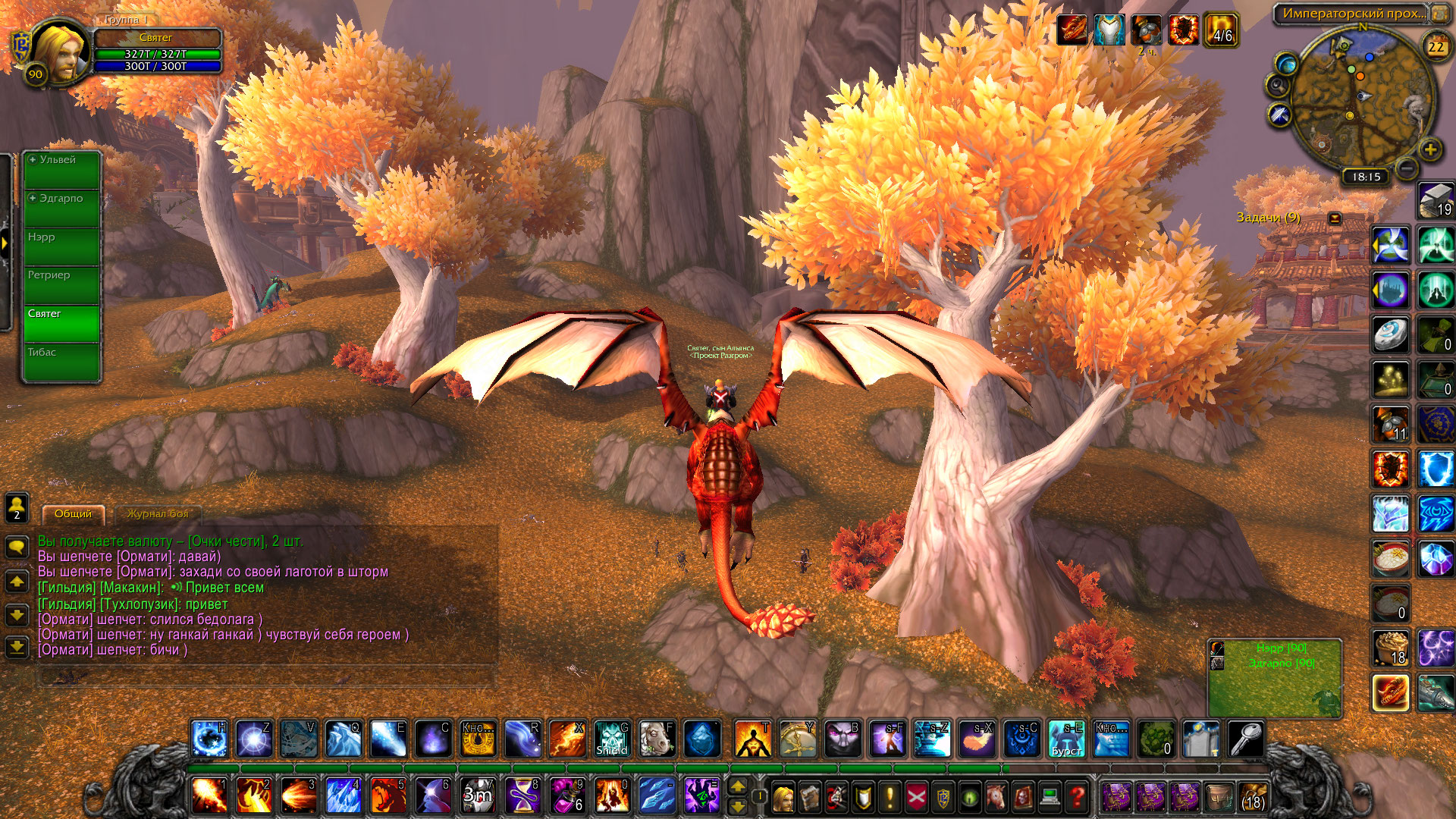The width and height of the screenshot is (1456, 819).
Task: Open the chat menu speech bubble button
Action: coord(17,547)
